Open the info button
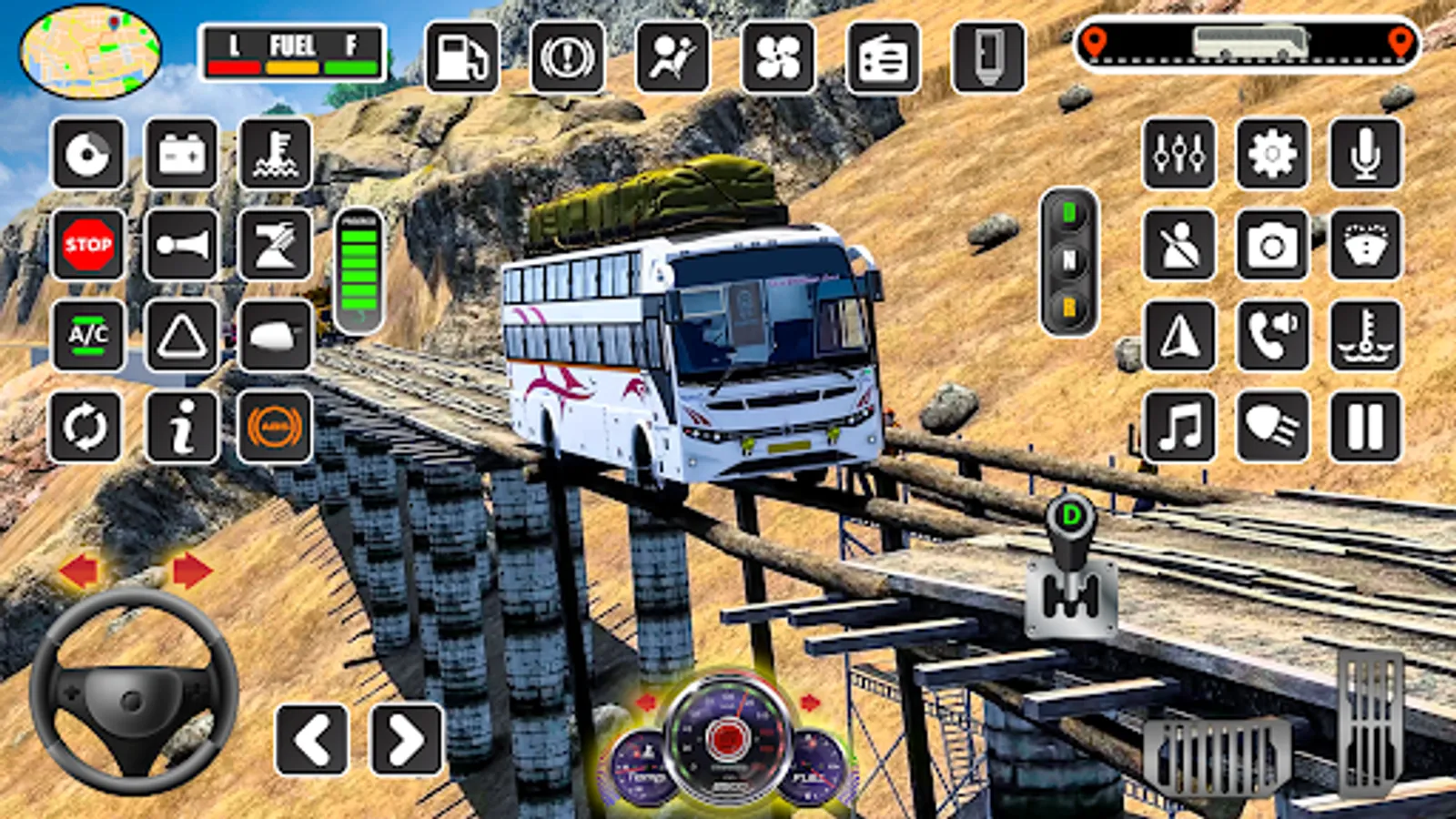1456x819 pixels. [x=181, y=427]
